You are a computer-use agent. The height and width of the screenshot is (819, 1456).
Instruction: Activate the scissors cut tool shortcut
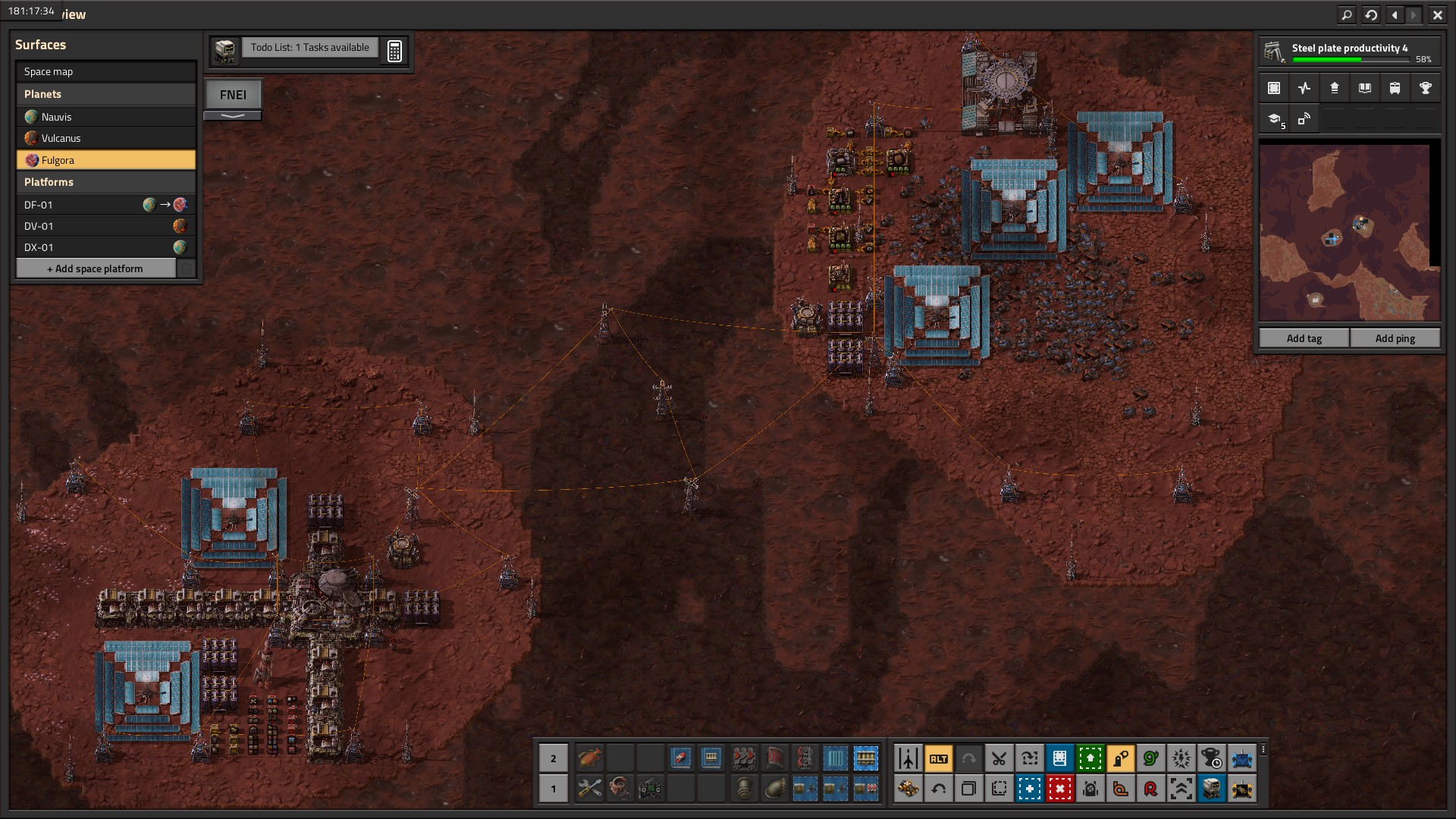point(999,758)
